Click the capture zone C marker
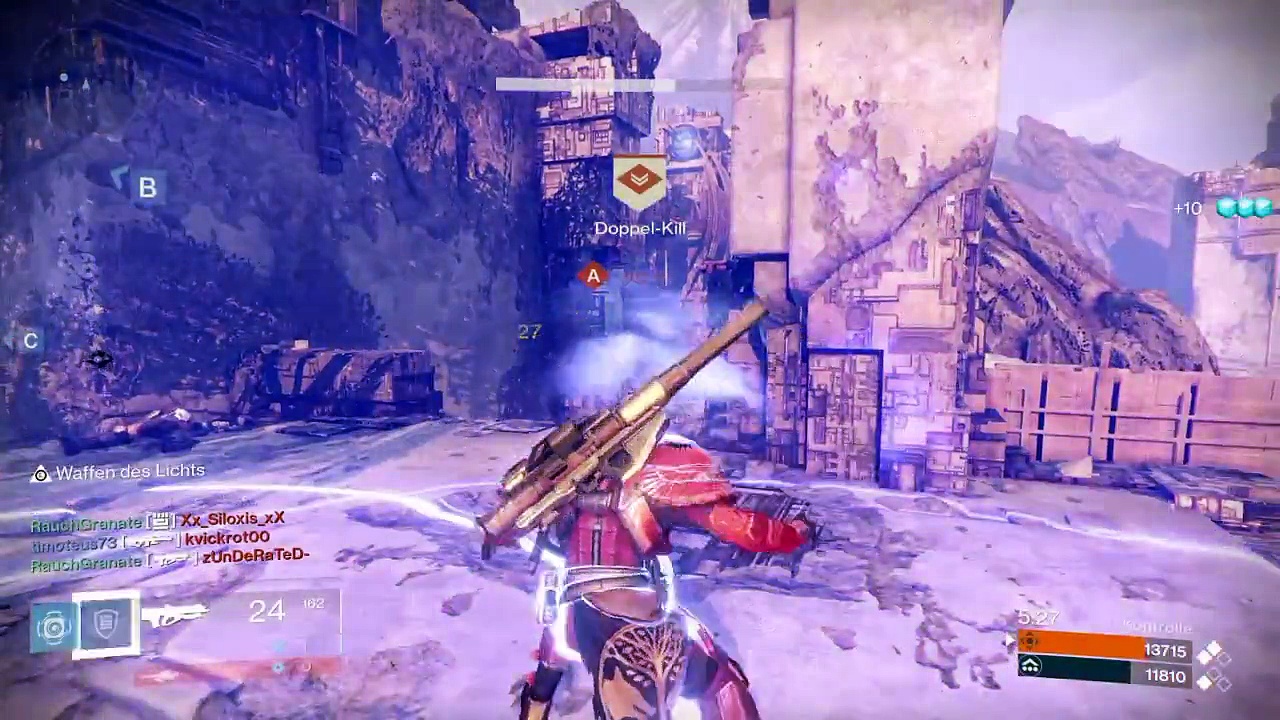The image size is (1280, 720). pos(30,341)
